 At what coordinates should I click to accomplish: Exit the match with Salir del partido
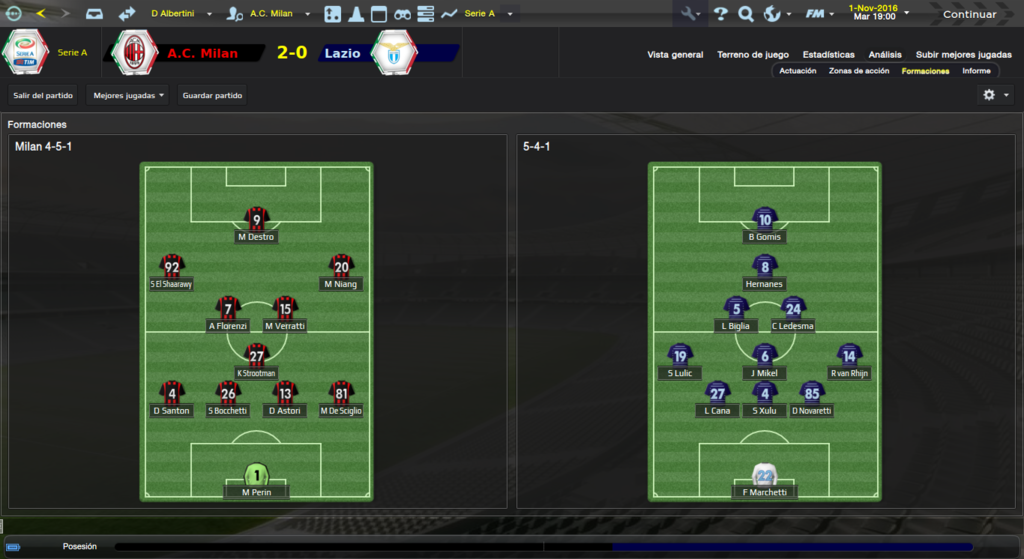[42, 95]
